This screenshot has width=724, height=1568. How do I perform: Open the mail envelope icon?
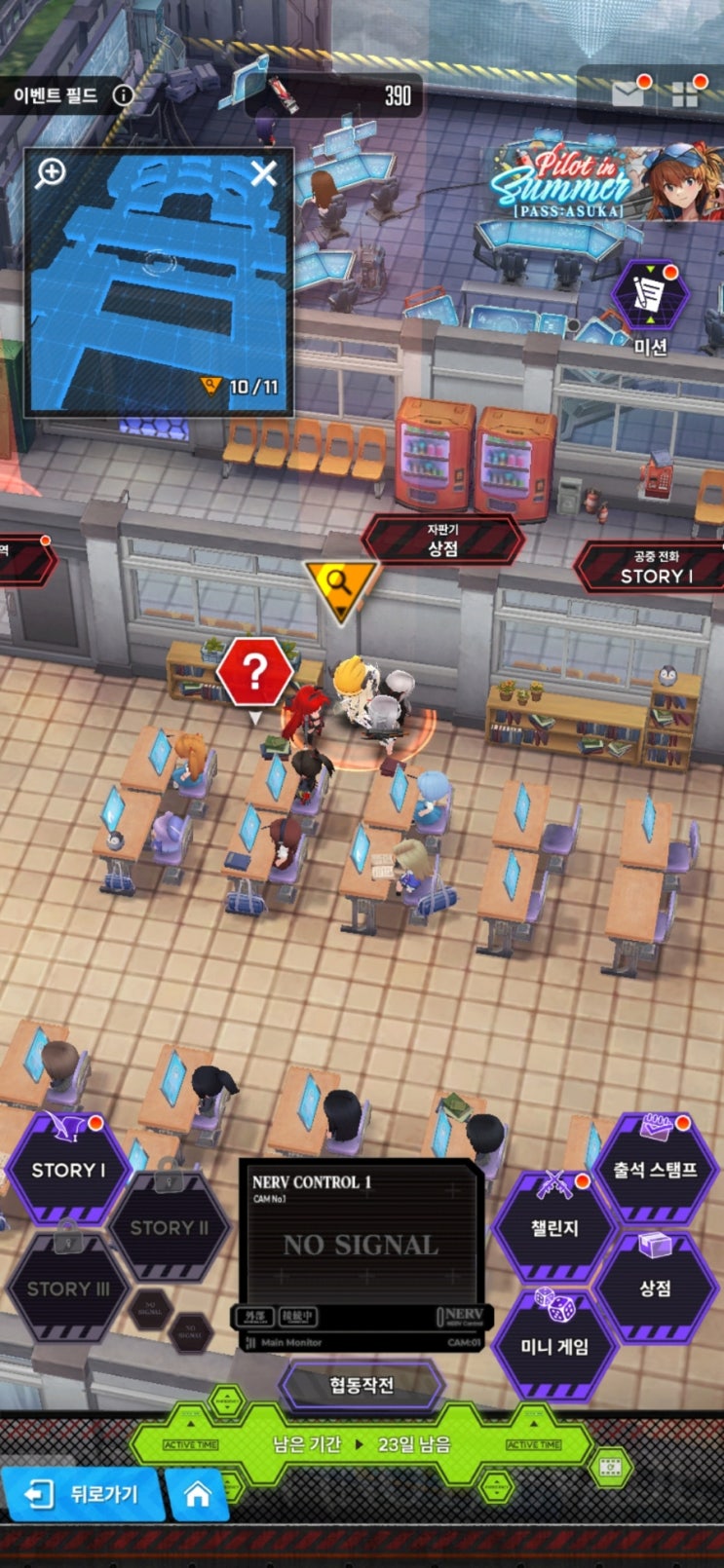point(629,93)
